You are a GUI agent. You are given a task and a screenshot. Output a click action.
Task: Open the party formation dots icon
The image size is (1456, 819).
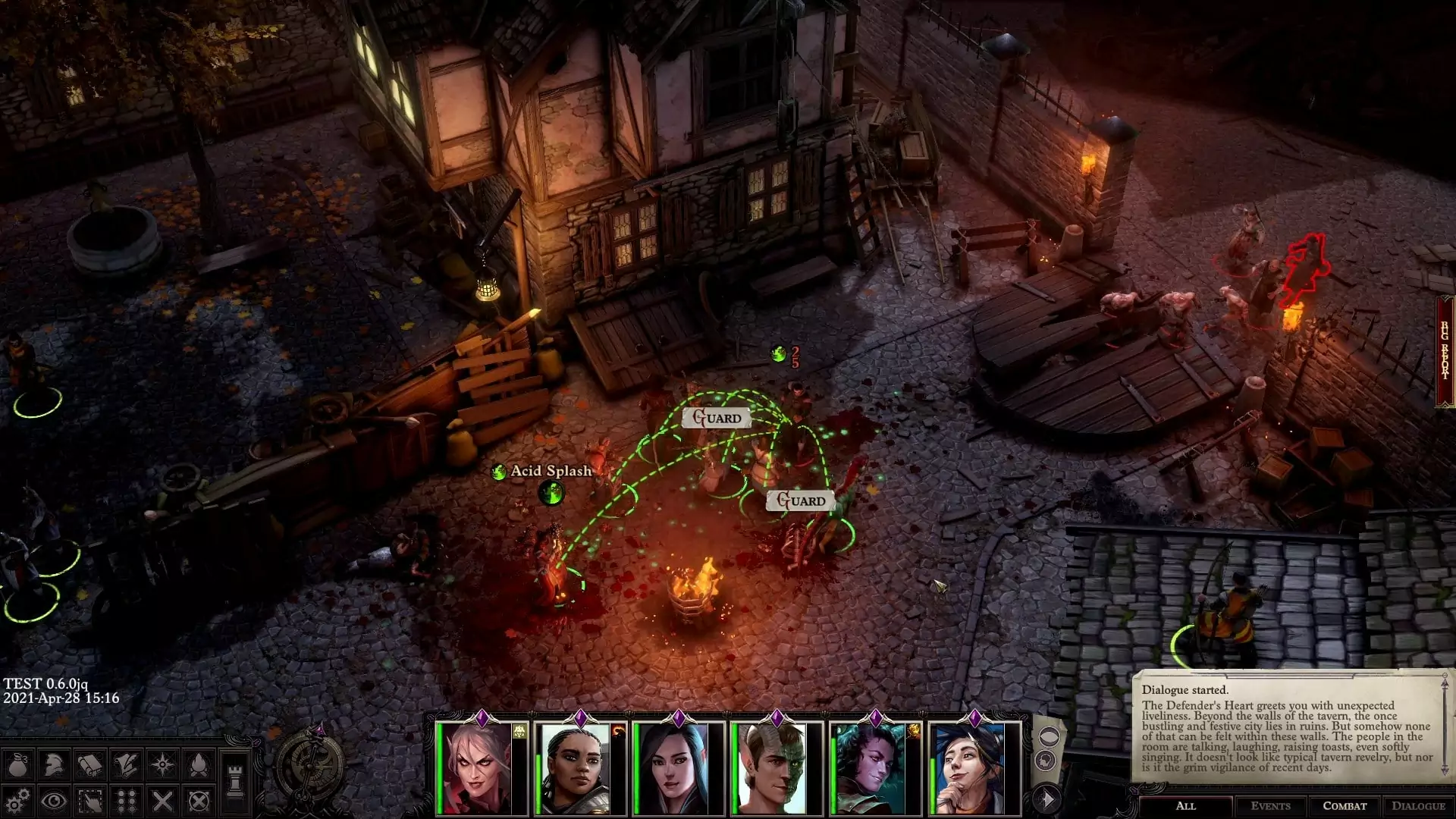point(126,801)
